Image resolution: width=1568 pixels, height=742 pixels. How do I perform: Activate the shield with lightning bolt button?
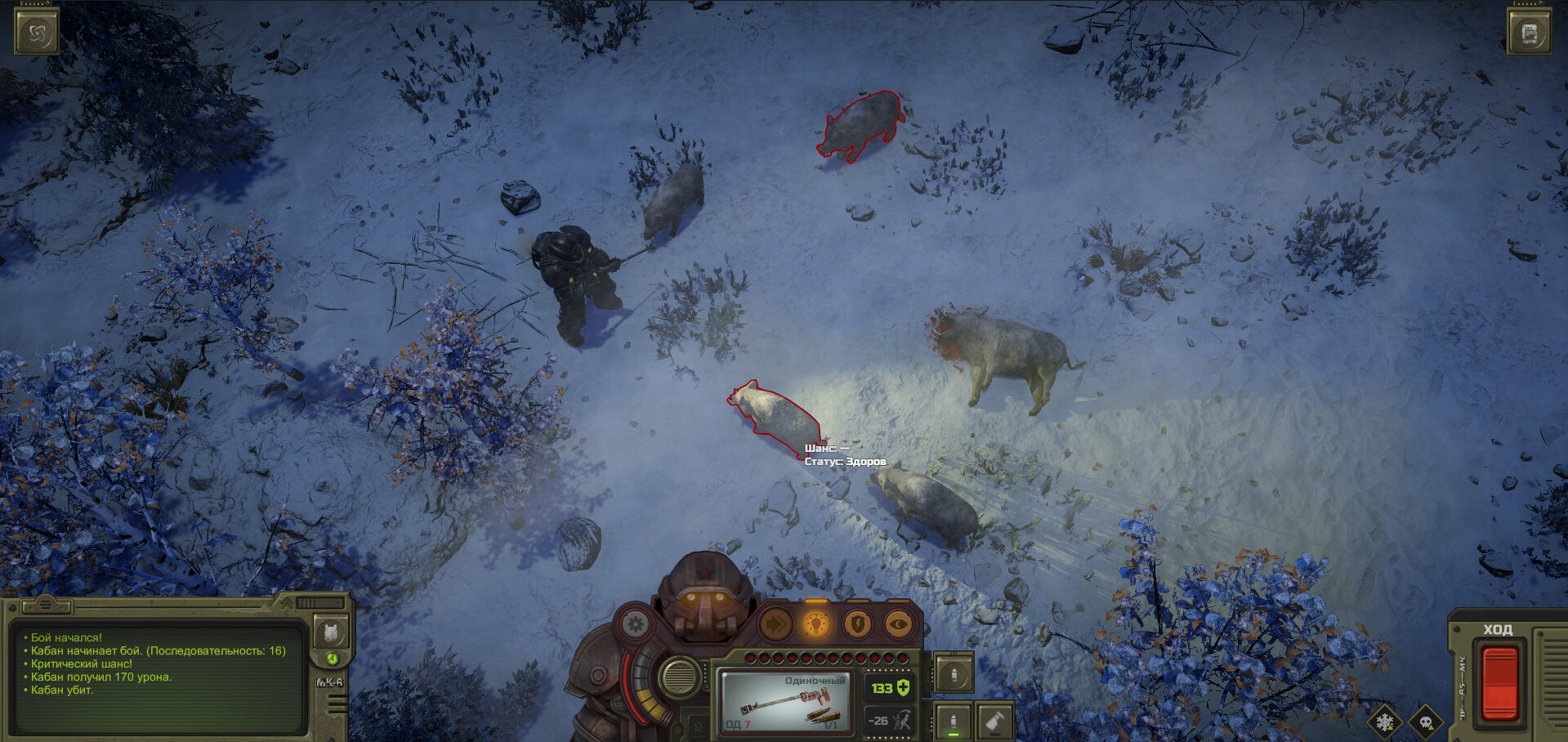(x=857, y=625)
